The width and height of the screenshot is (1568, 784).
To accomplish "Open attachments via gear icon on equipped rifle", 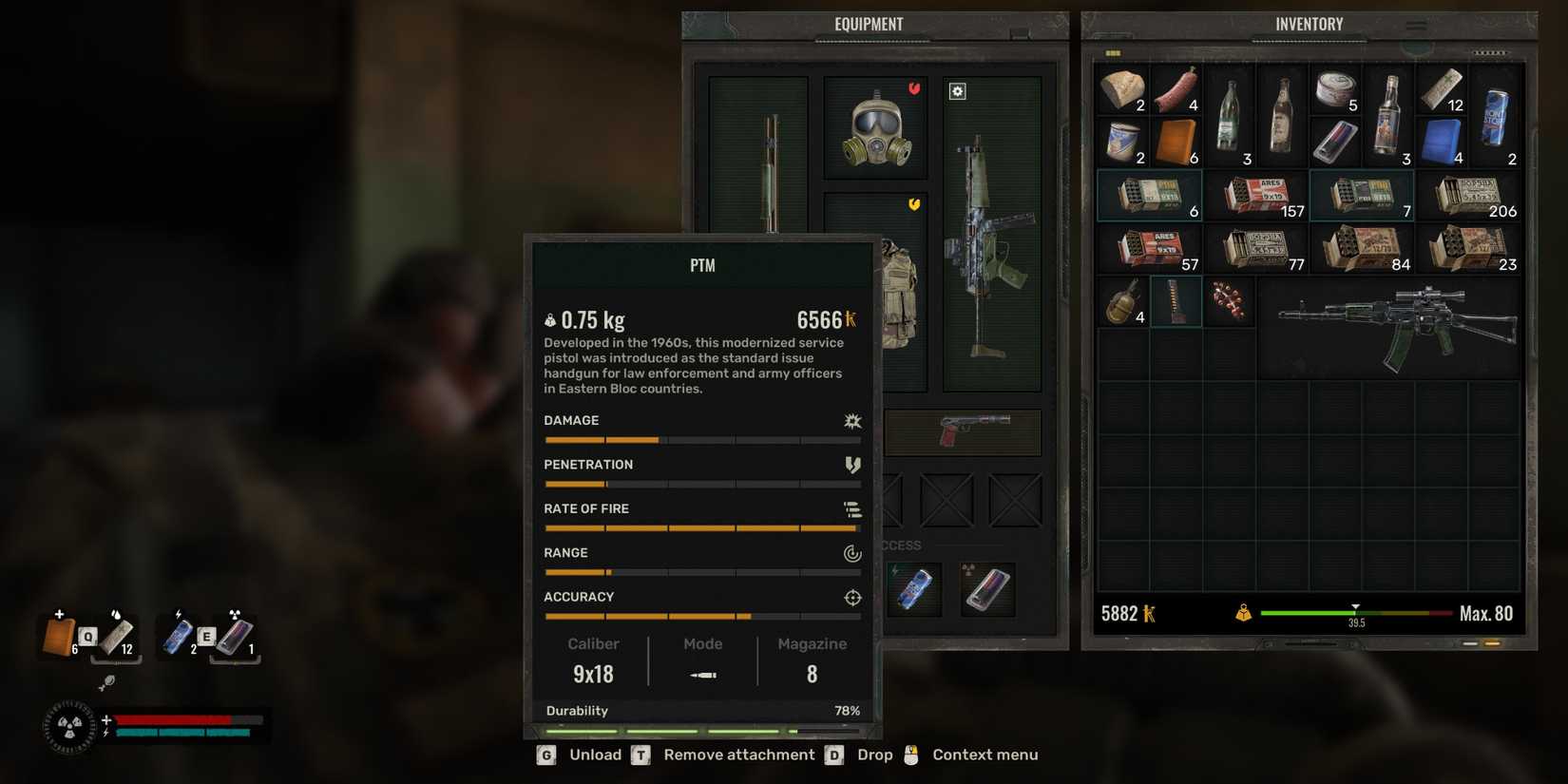I will [x=956, y=90].
